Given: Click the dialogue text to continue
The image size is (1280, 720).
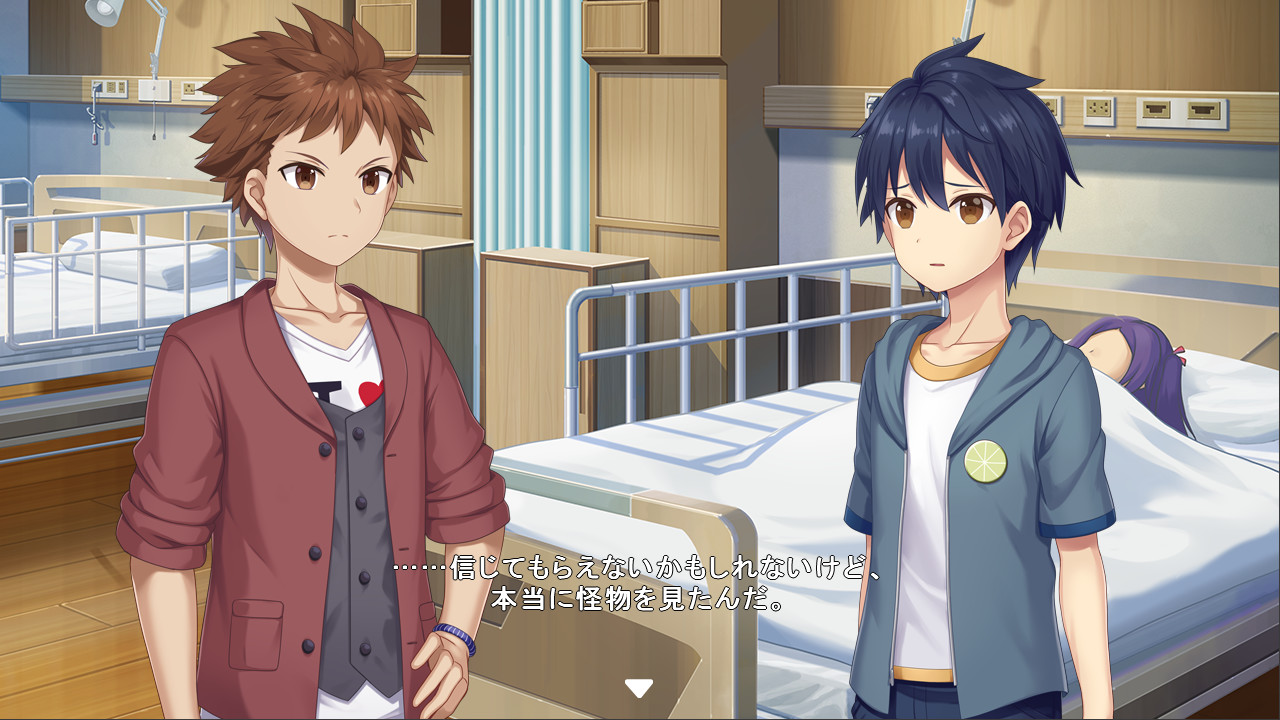Looking at the screenshot, I should click(640, 585).
